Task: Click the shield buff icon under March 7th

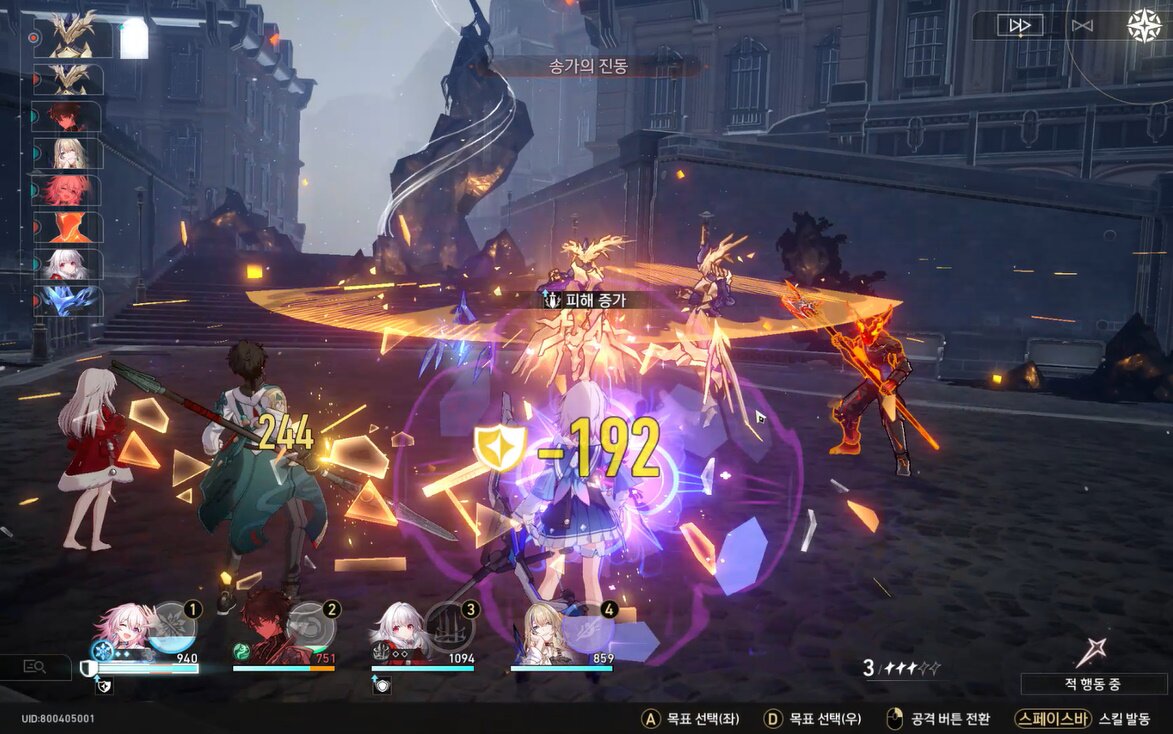Action: [101, 687]
